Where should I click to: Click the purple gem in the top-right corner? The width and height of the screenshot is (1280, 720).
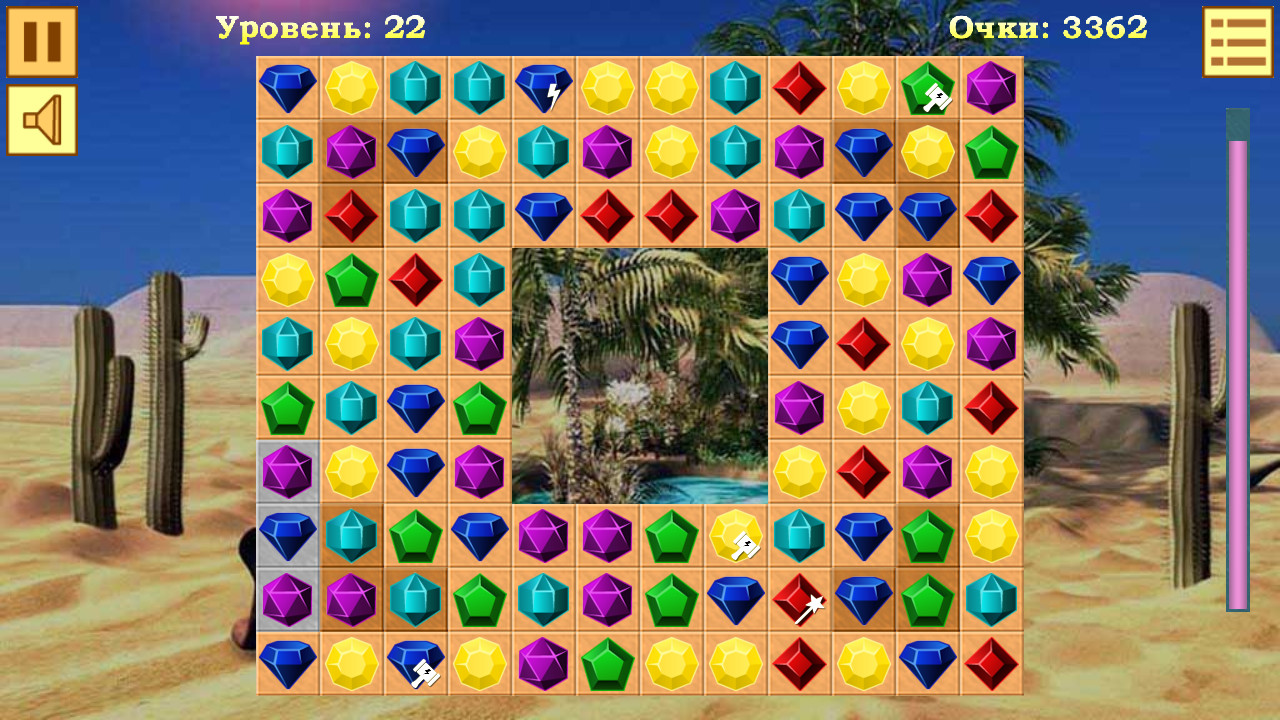pyautogui.click(x=991, y=90)
